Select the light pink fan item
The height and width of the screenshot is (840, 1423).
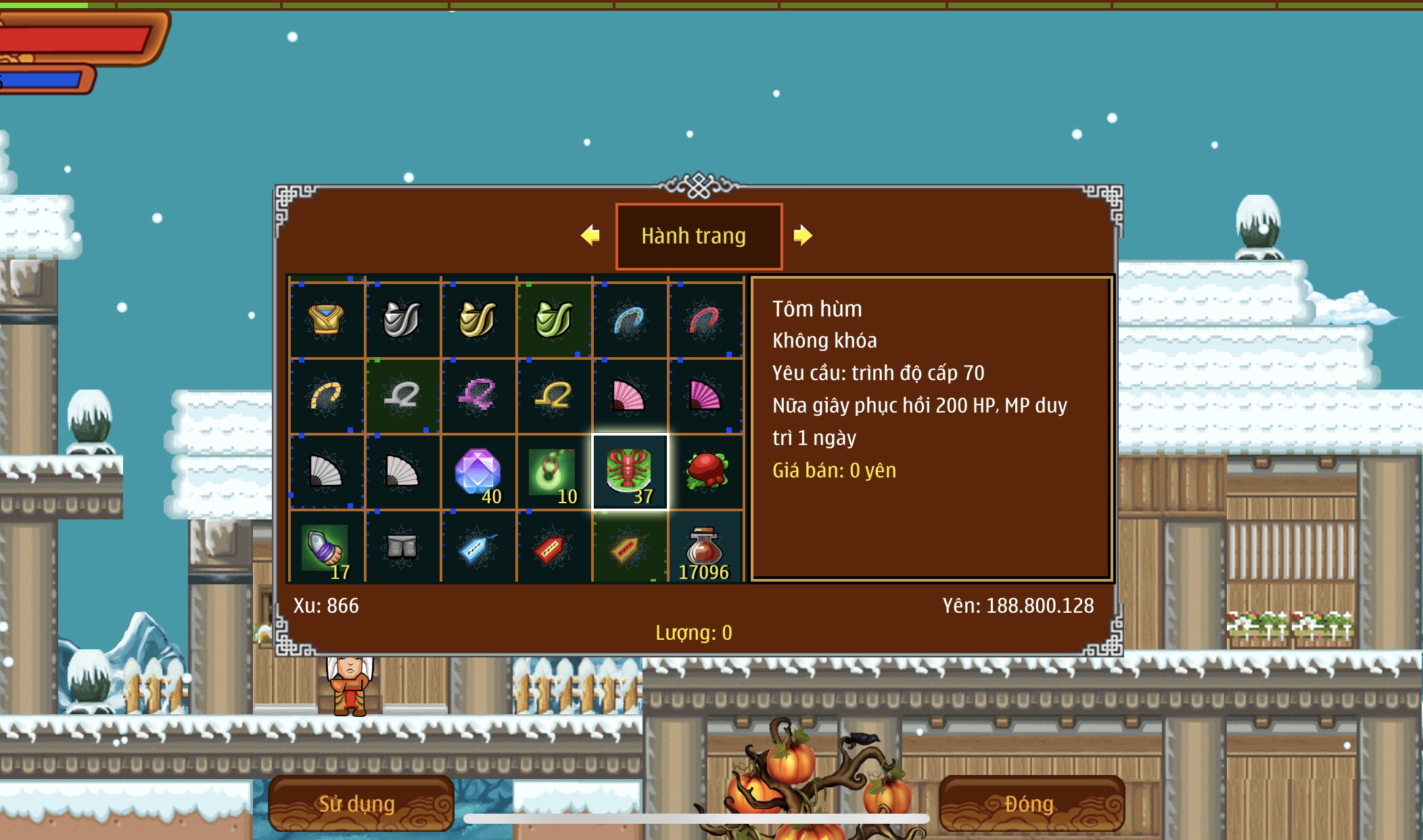click(630, 396)
